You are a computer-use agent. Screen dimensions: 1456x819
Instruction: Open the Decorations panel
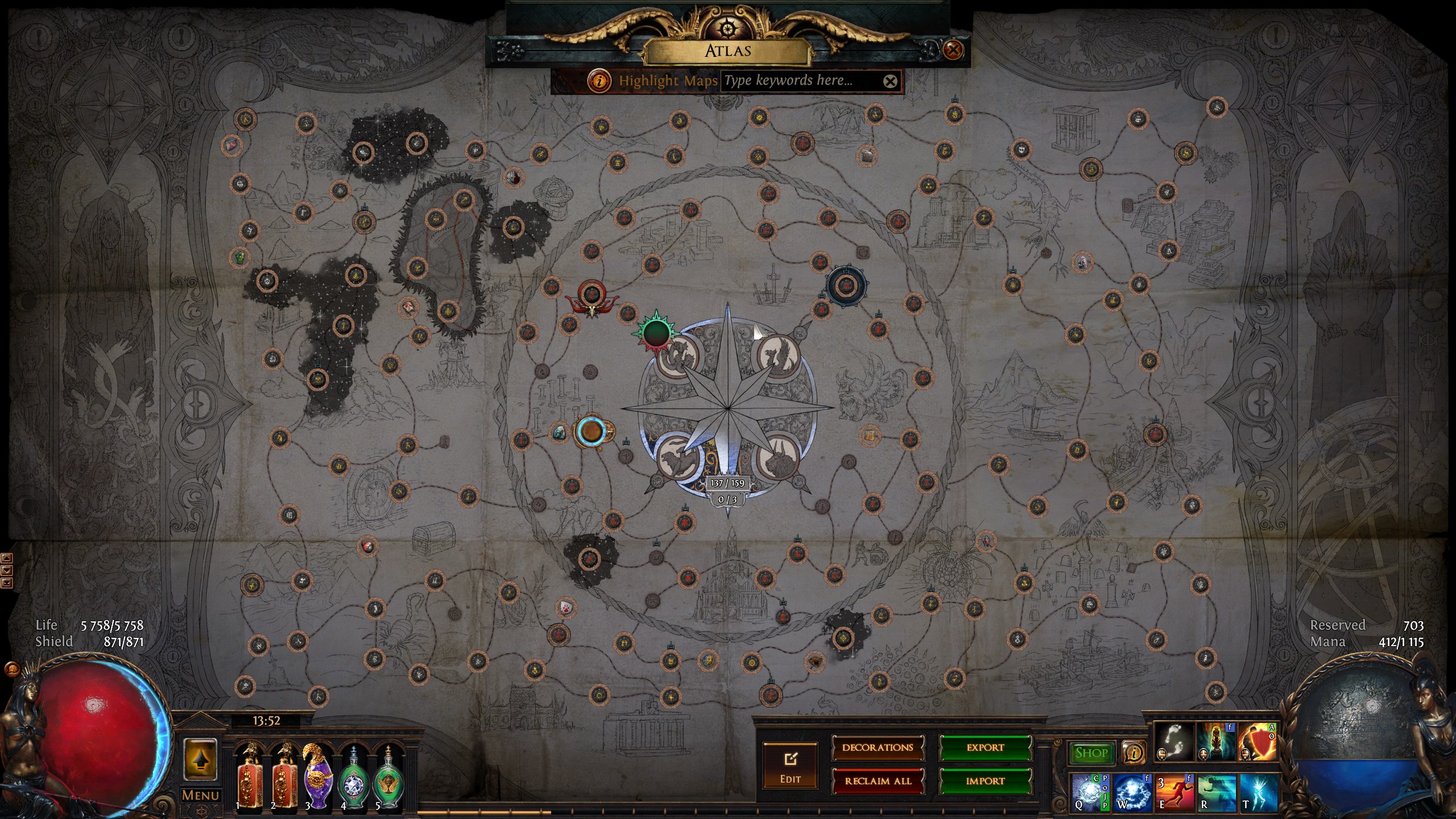point(878,747)
